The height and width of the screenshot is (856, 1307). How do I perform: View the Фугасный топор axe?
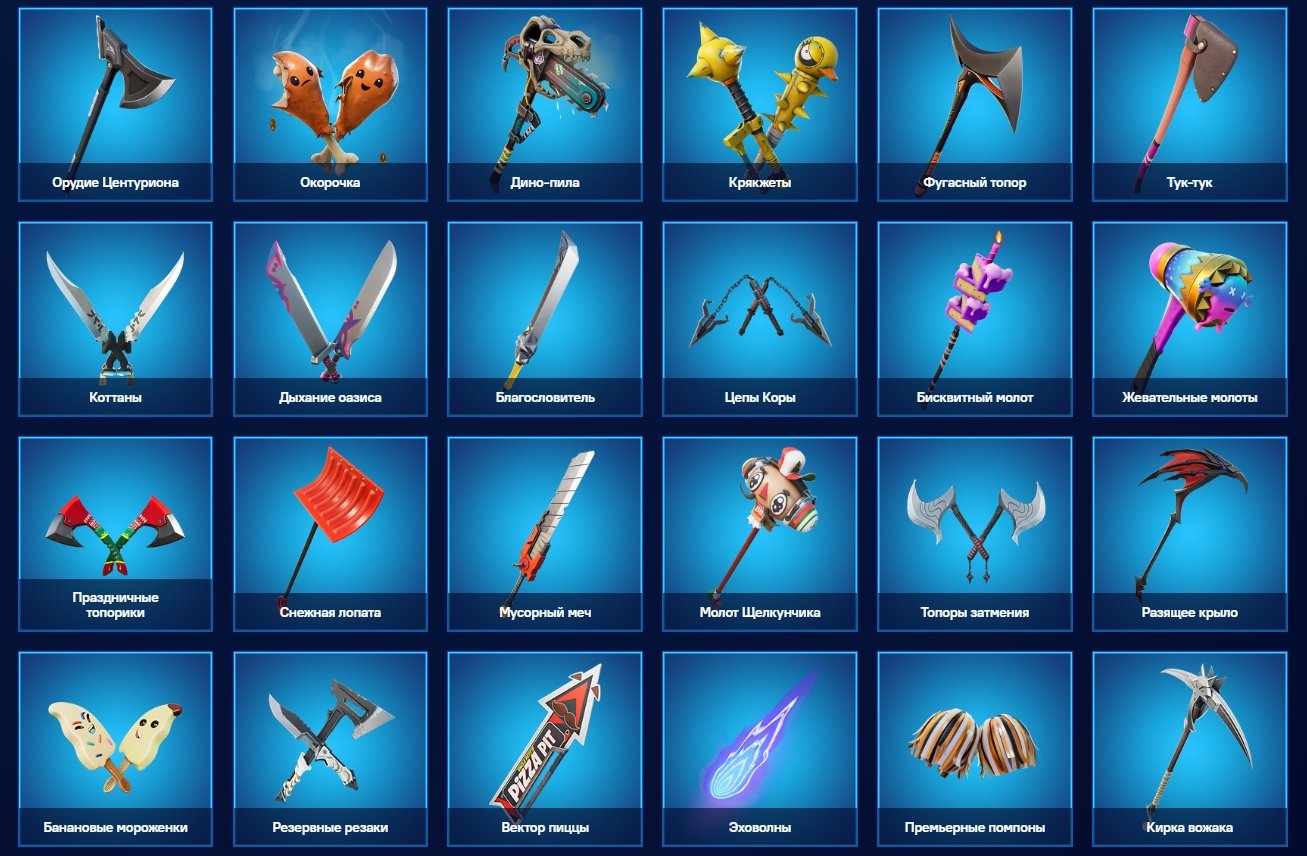coord(975,95)
